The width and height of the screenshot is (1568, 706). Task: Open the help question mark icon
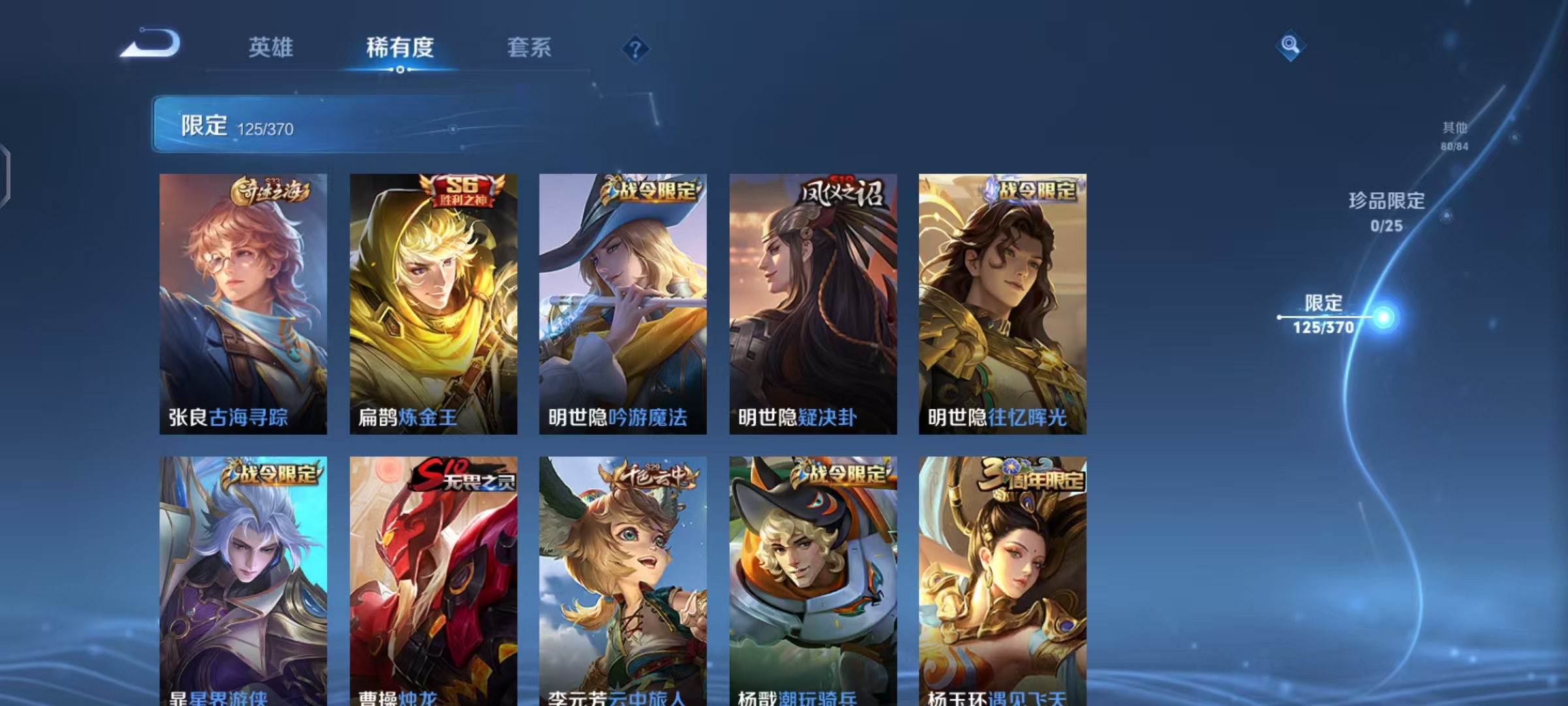tap(634, 48)
